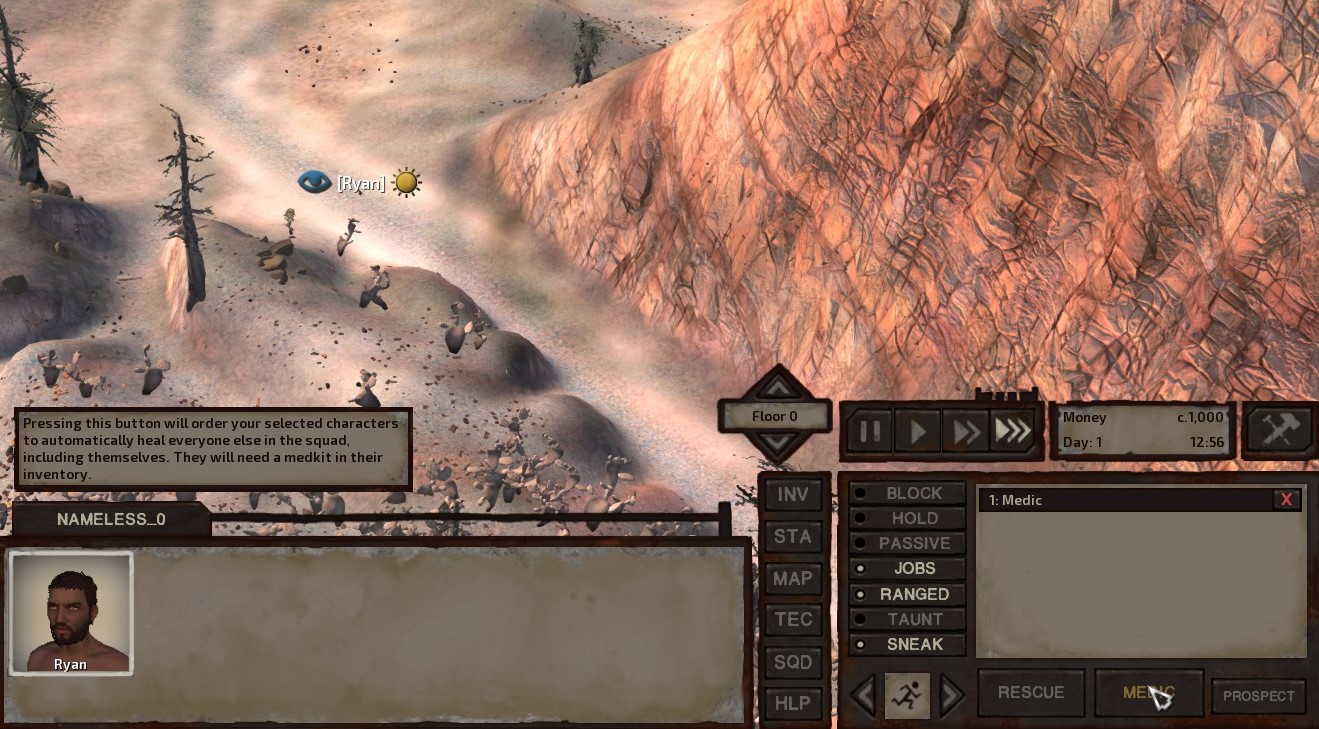Open the inventory with the INV icon

(x=792, y=494)
